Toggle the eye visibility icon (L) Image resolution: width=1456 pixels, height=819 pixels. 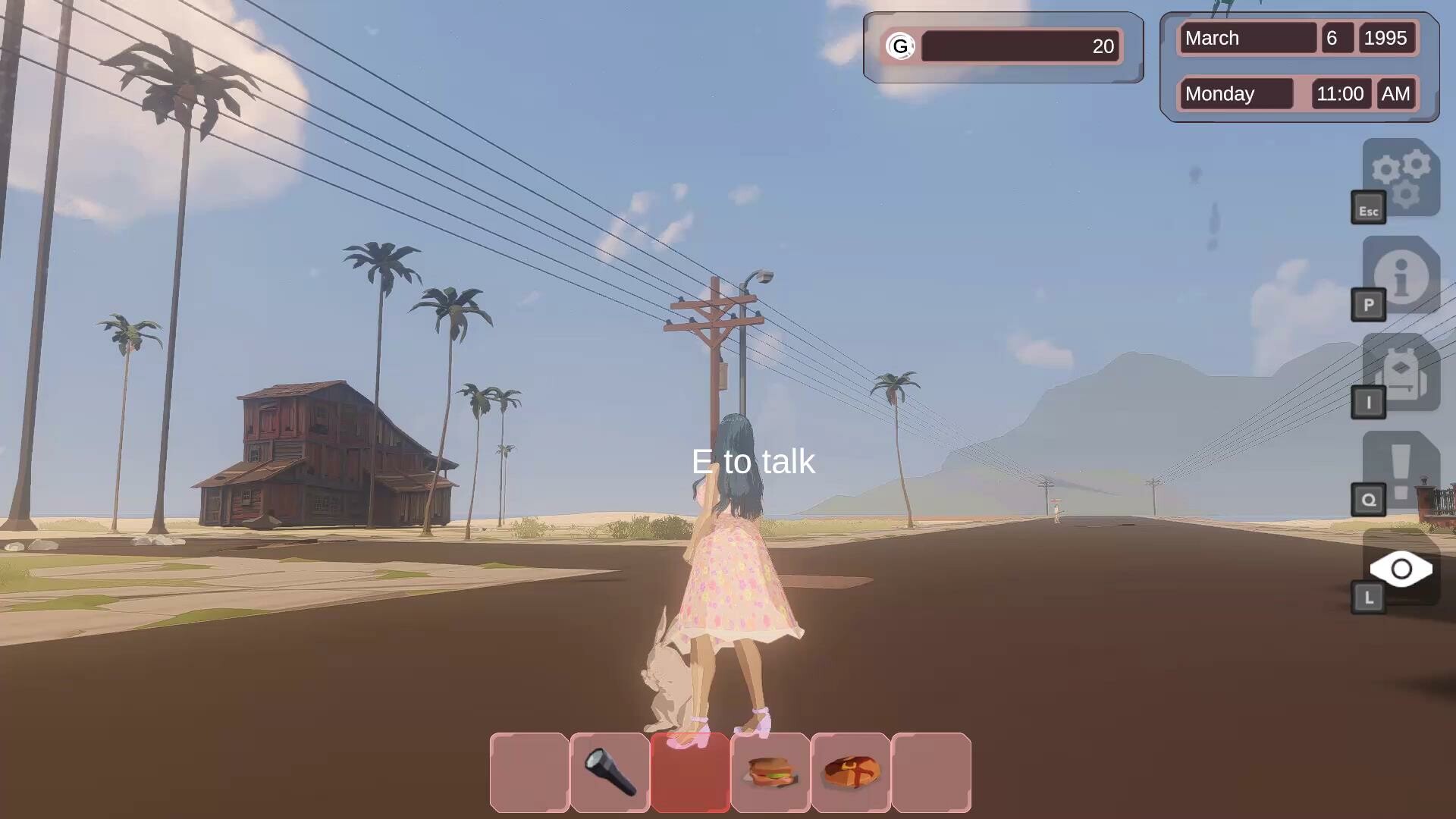click(1401, 570)
